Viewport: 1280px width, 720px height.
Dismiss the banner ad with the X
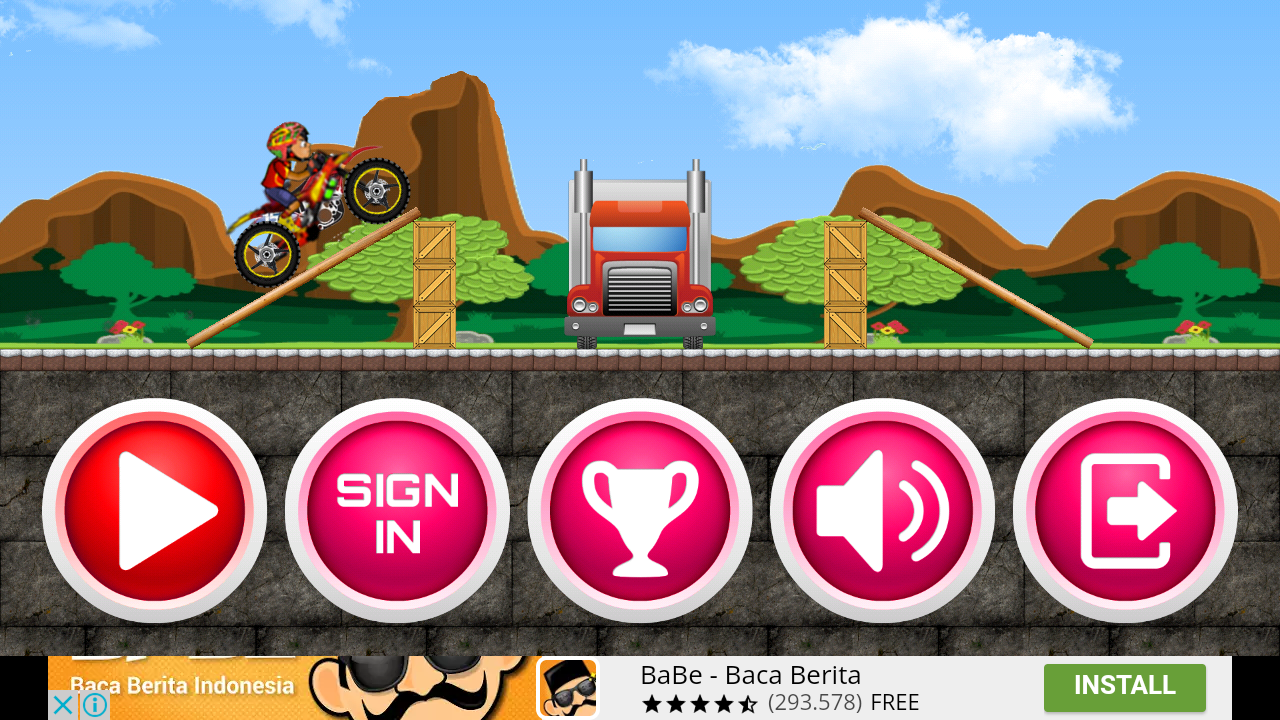(x=62, y=705)
